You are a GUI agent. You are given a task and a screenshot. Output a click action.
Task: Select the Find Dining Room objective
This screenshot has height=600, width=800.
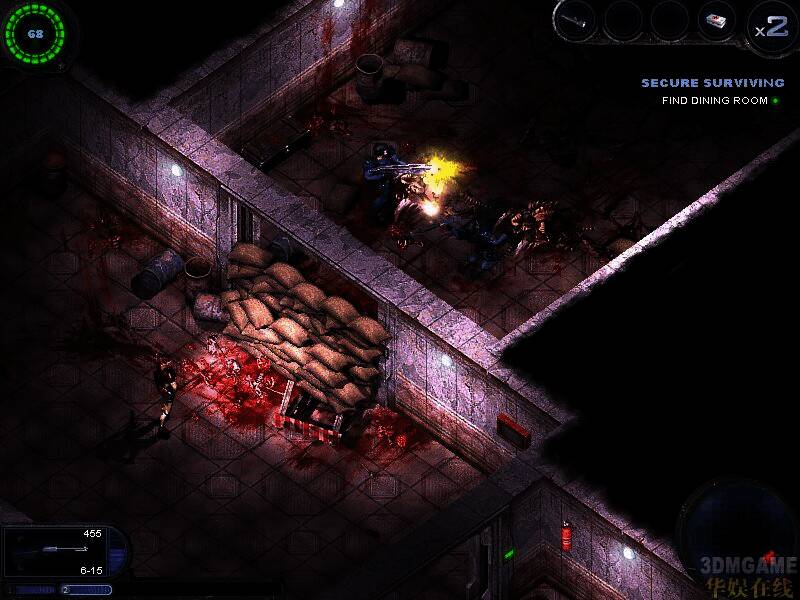(714, 101)
